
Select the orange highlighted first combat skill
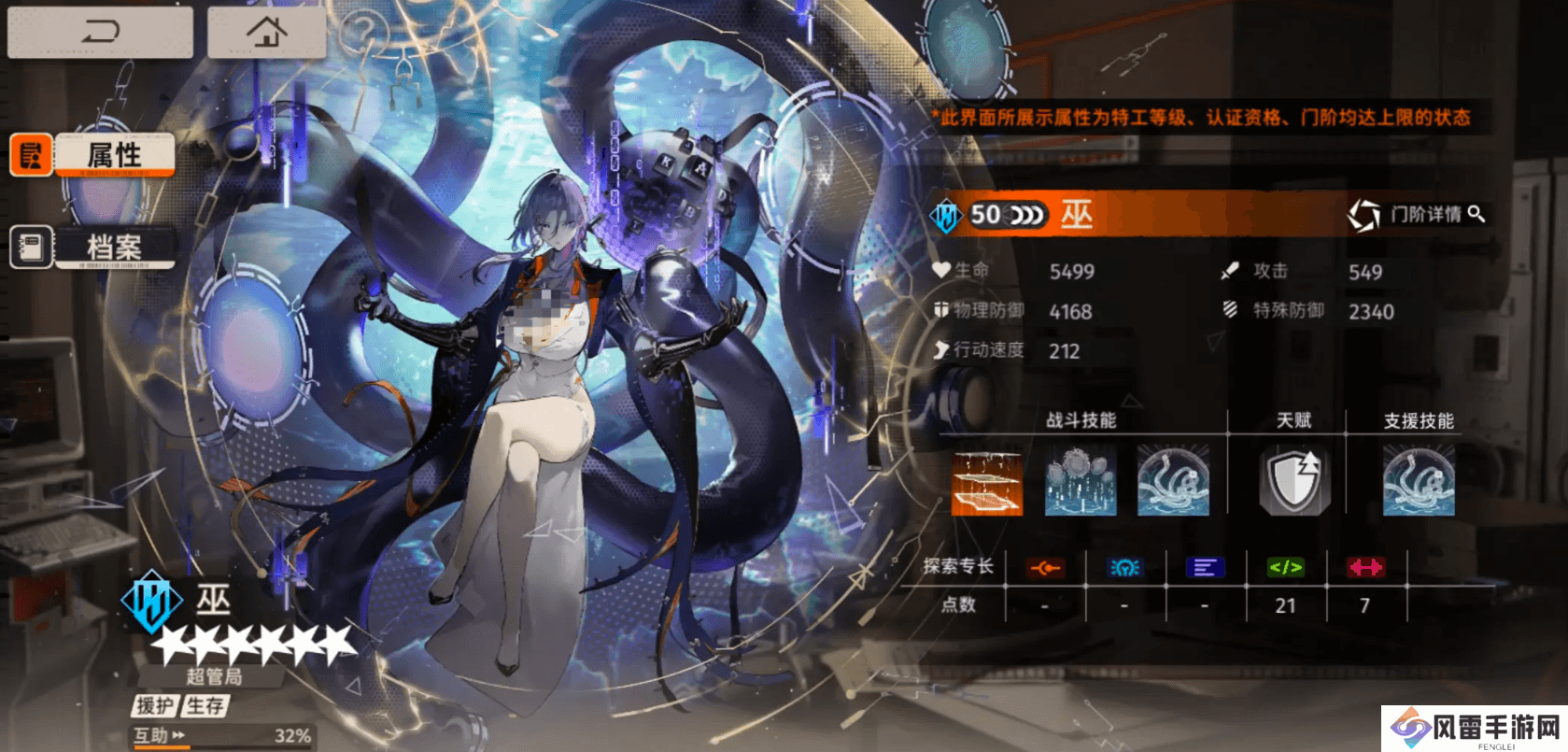coord(987,483)
